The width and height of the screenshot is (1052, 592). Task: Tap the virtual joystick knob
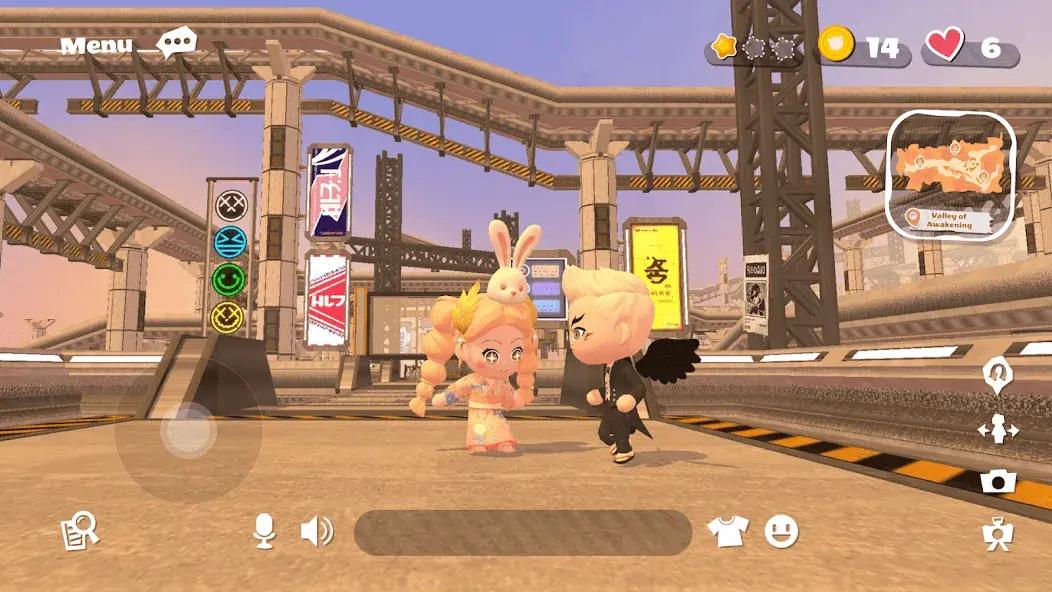tap(188, 431)
